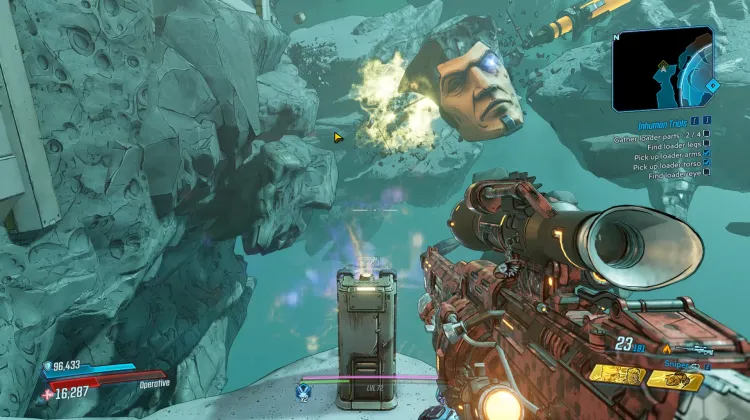This screenshot has width=750, height=420.
Task: Activate the left gold action skill icon
Action: [x=616, y=374]
